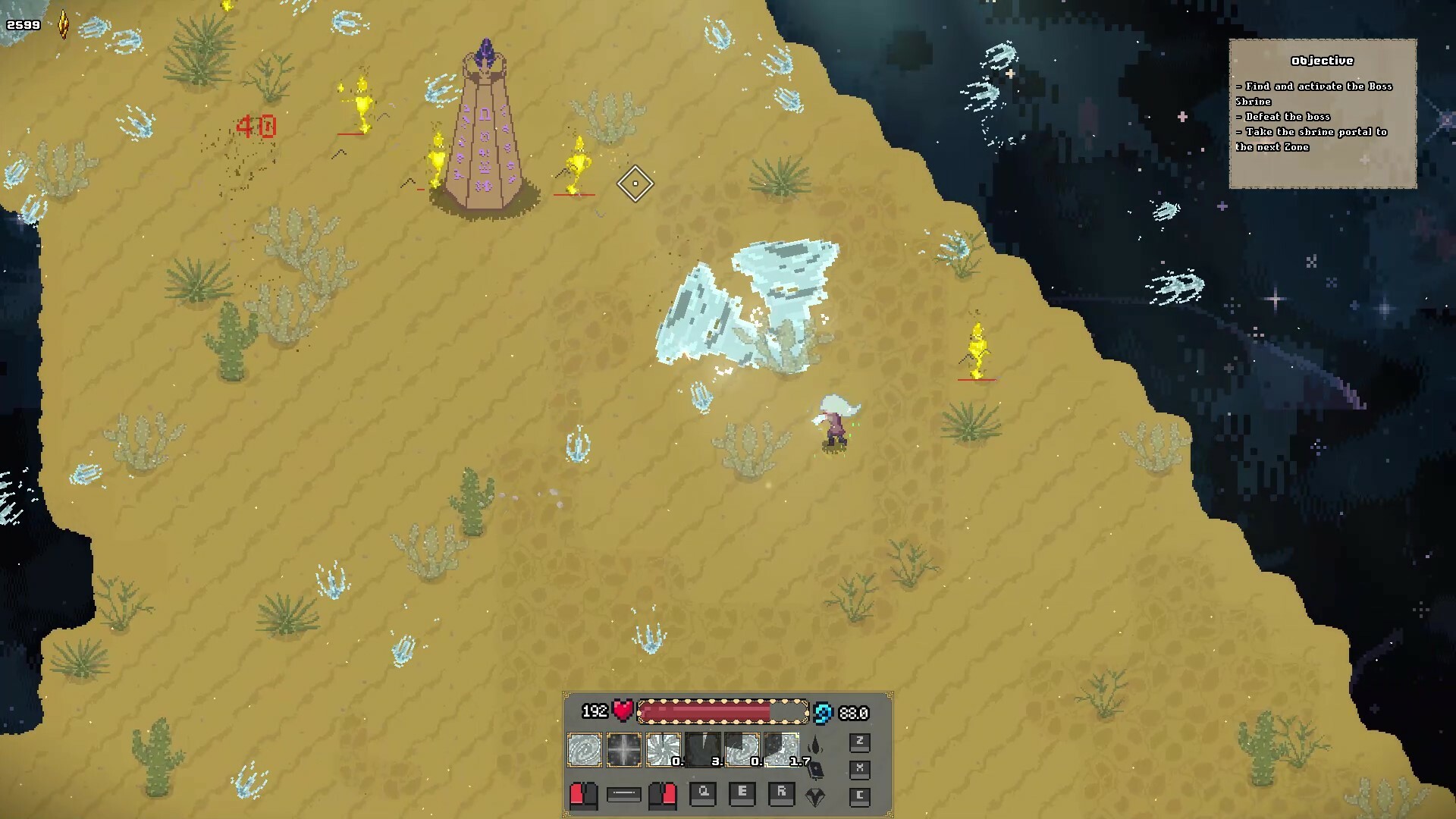Select the spiral galaxy spell in first slot
This screenshot has width=1456, height=819.
click(x=585, y=749)
